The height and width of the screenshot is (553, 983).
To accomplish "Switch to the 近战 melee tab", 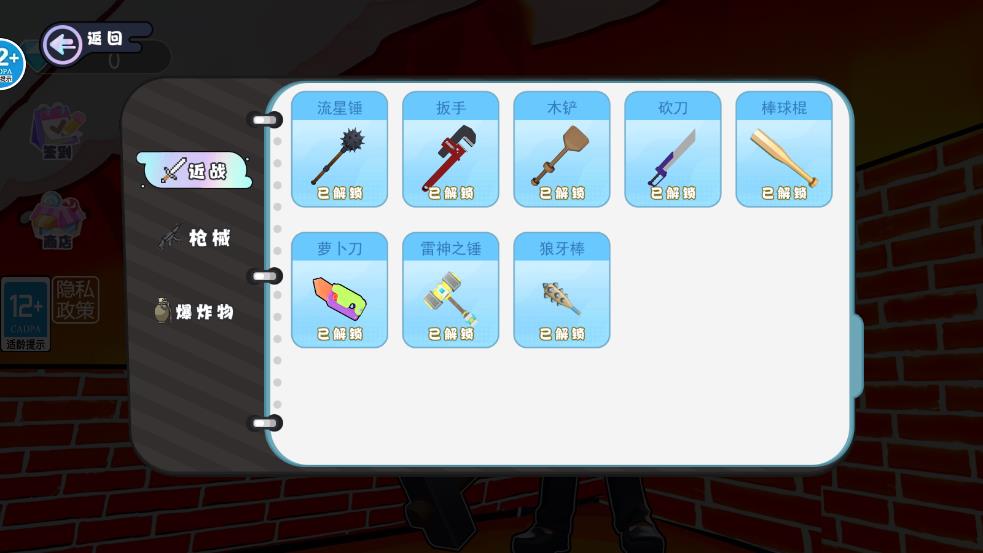I will pos(195,171).
